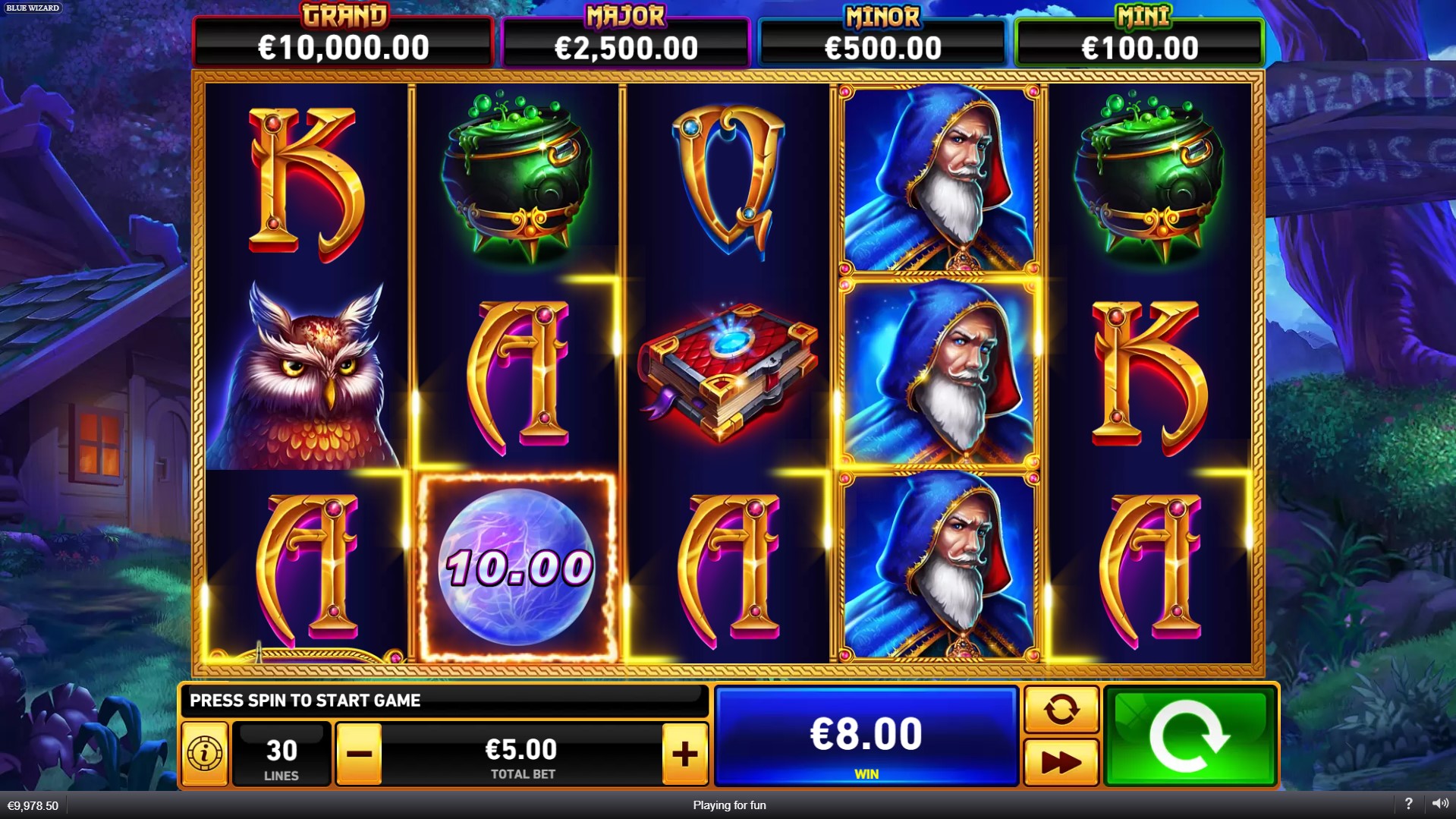Increase total bet with the plus button

[684, 754]
